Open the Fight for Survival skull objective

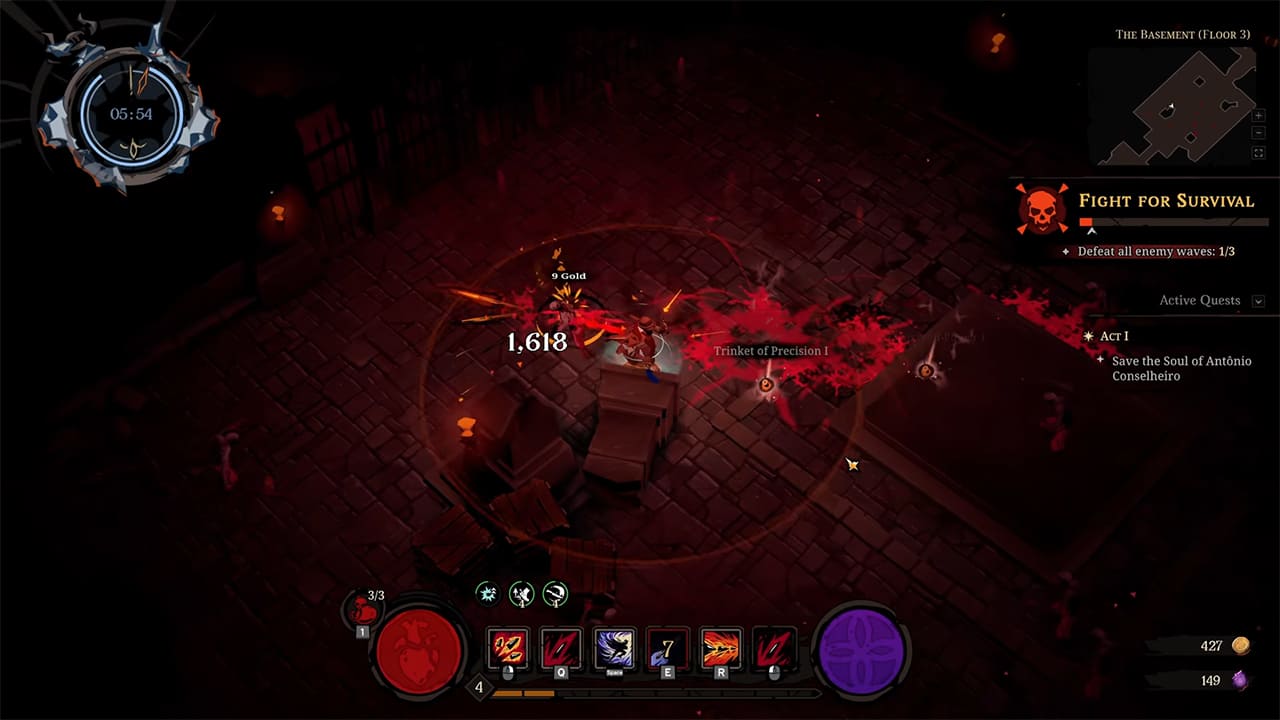click(x=1042, y=209)
